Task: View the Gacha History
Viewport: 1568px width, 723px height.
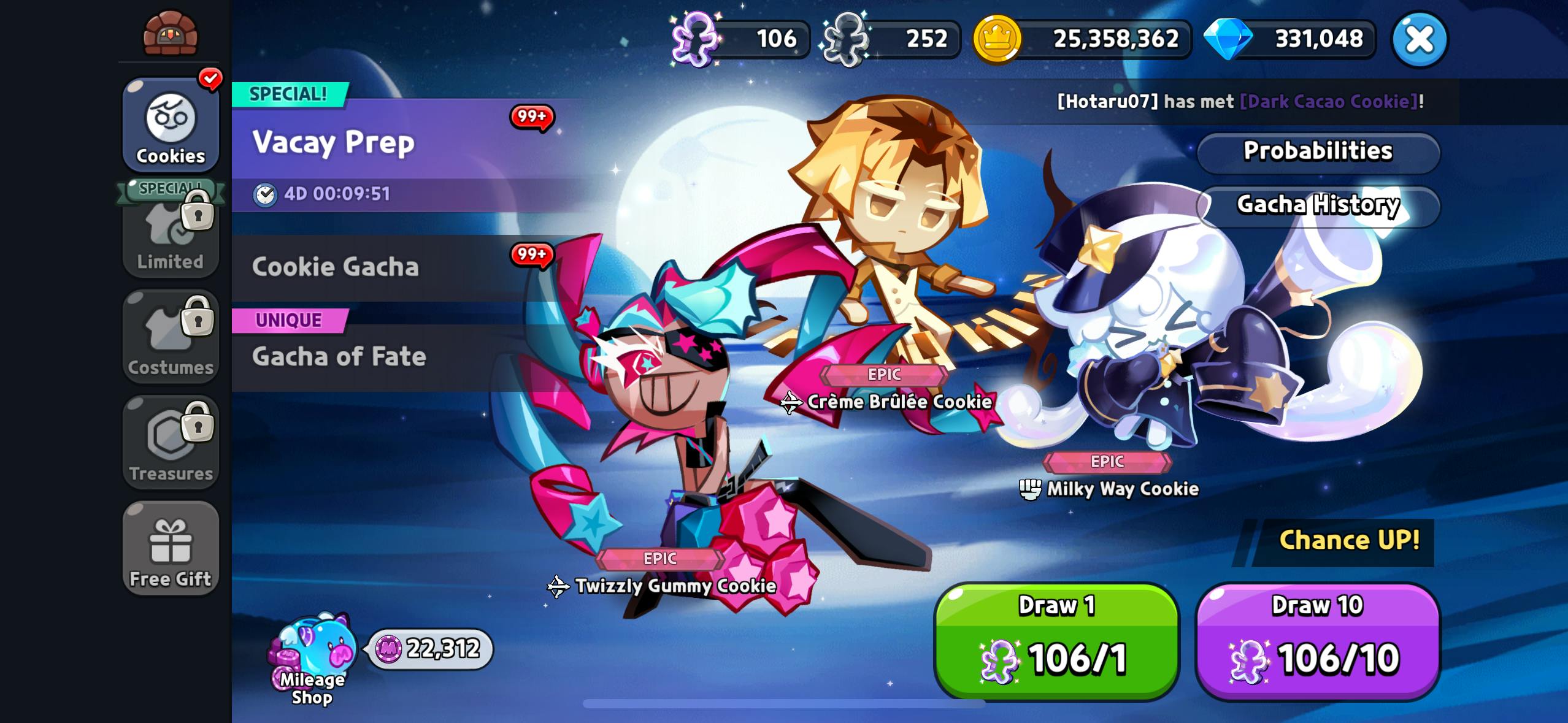Action: (1318, 205)
